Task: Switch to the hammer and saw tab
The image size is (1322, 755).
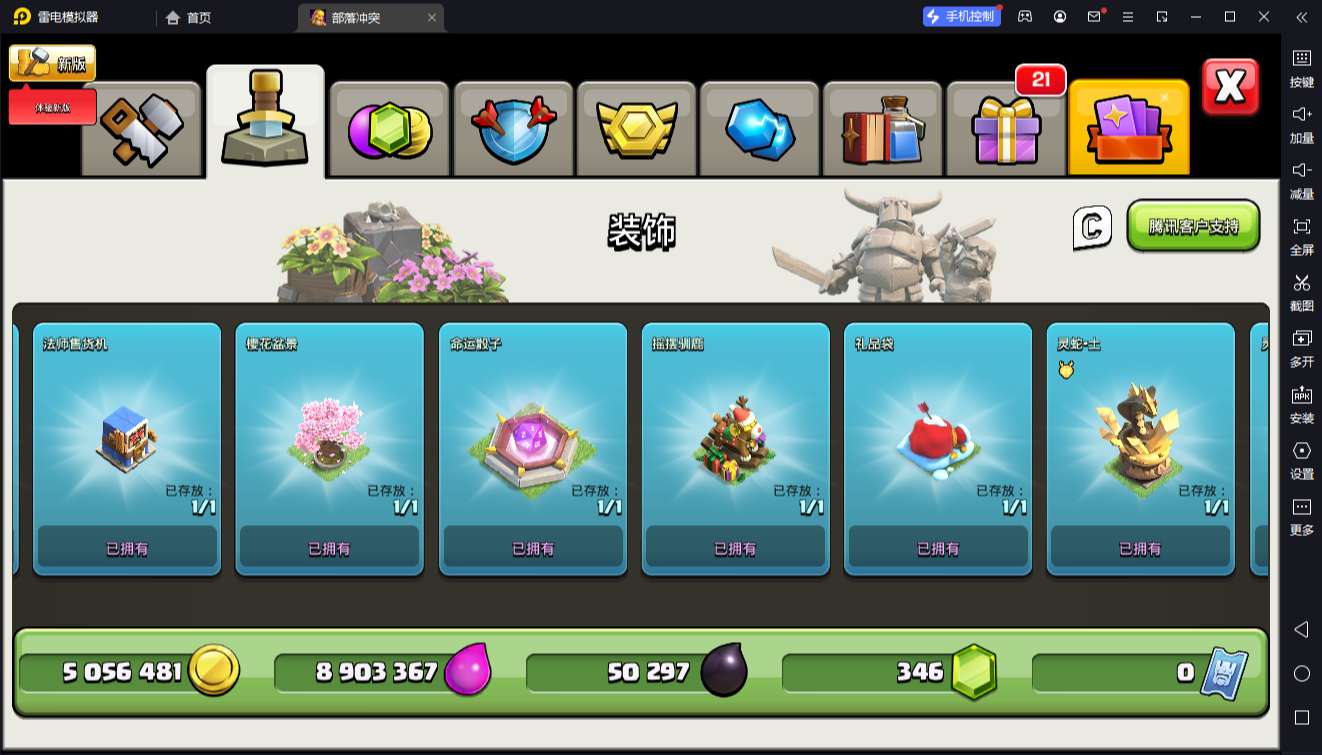Action: [x=141, y=129]
